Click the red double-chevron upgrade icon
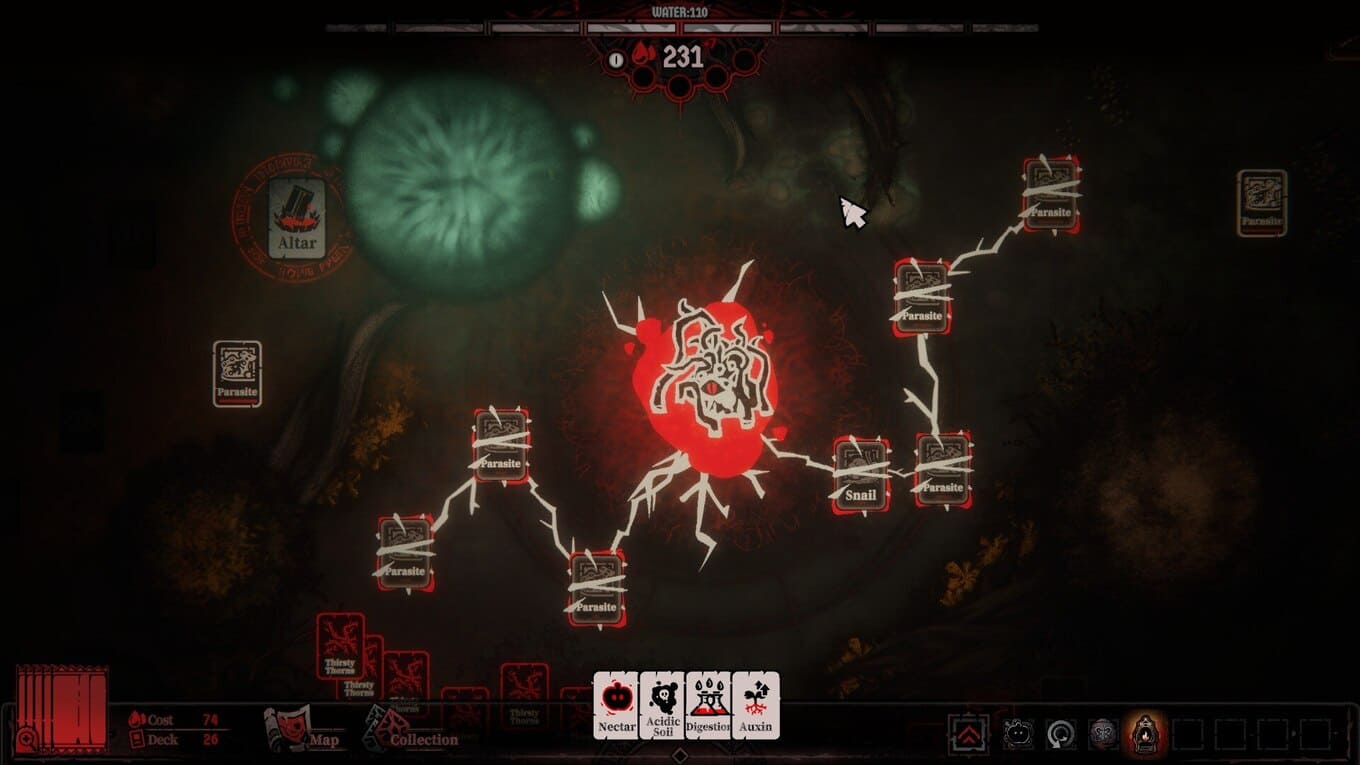1360x765 pixels. [968, 734]
